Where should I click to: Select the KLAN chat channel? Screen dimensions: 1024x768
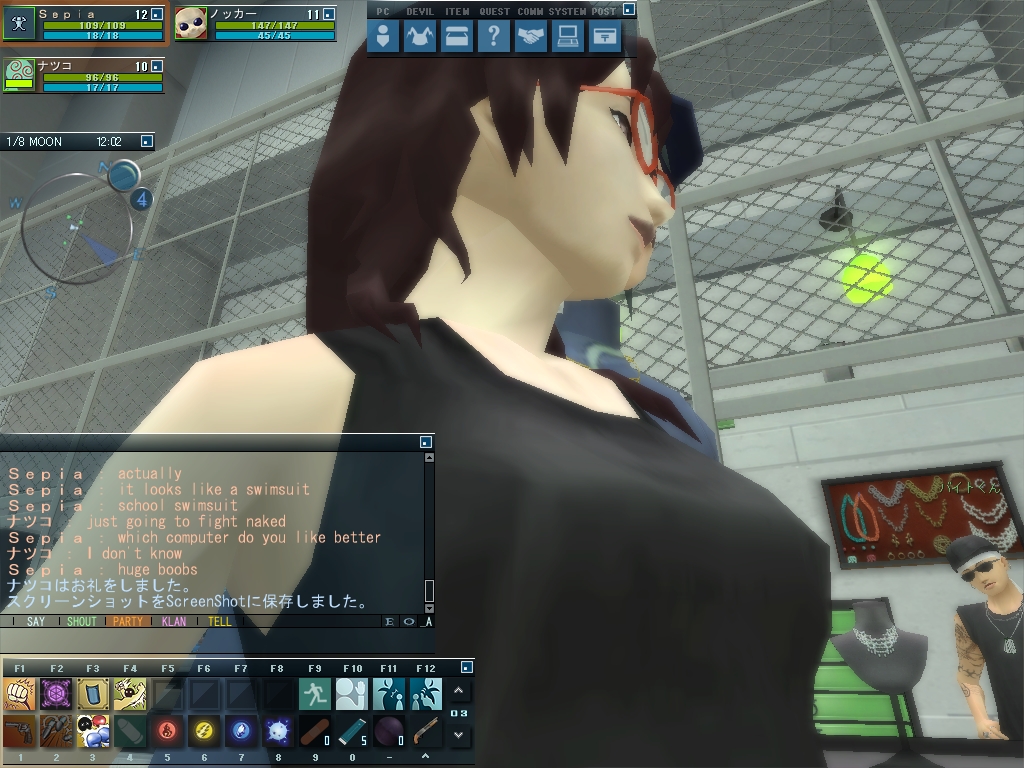click(174, 621)
